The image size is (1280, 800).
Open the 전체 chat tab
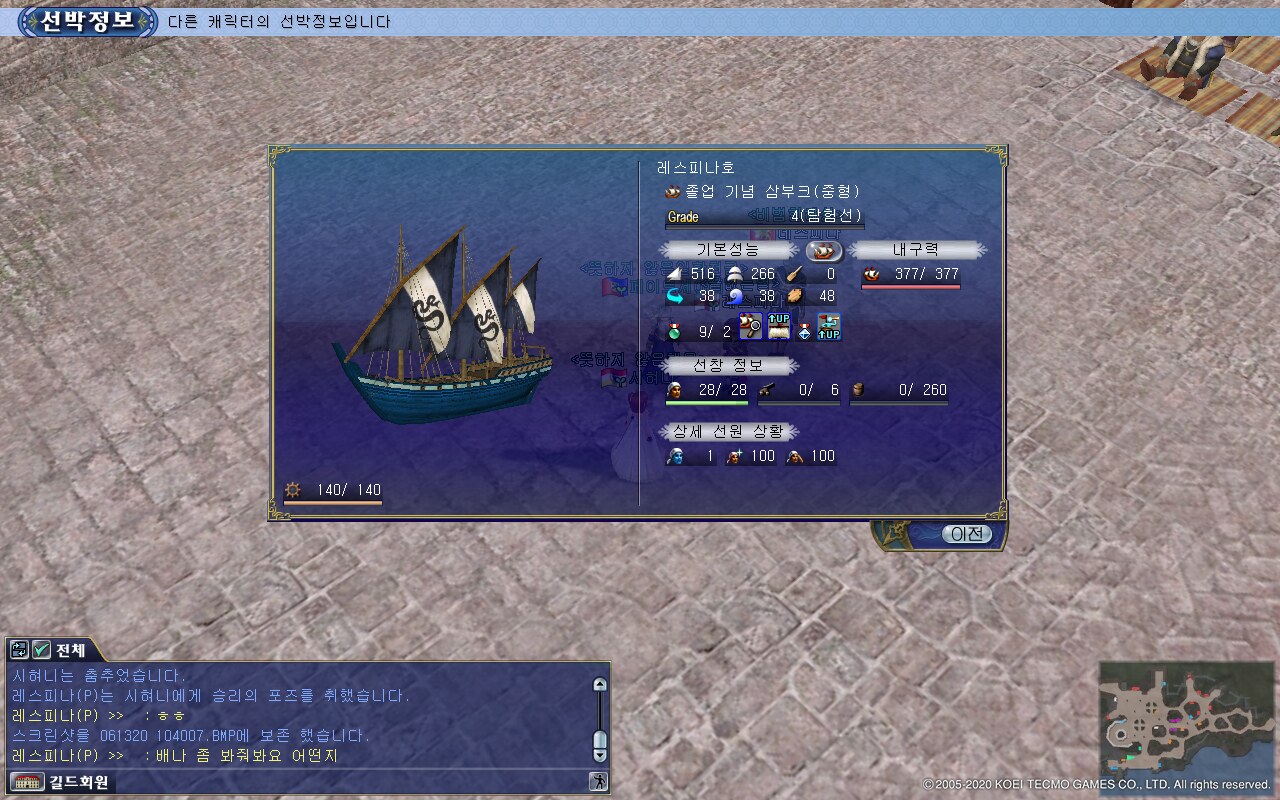(x=70, y=650)
